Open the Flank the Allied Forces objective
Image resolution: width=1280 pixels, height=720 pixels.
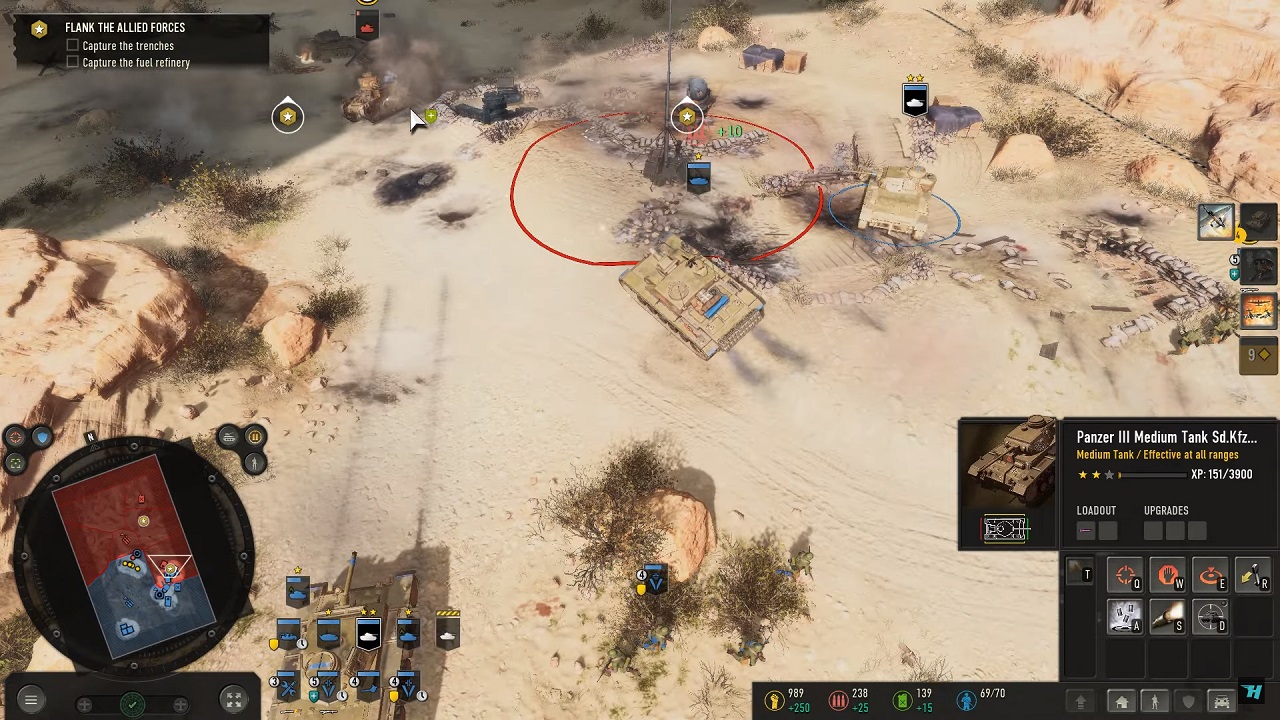pos(125,28)
